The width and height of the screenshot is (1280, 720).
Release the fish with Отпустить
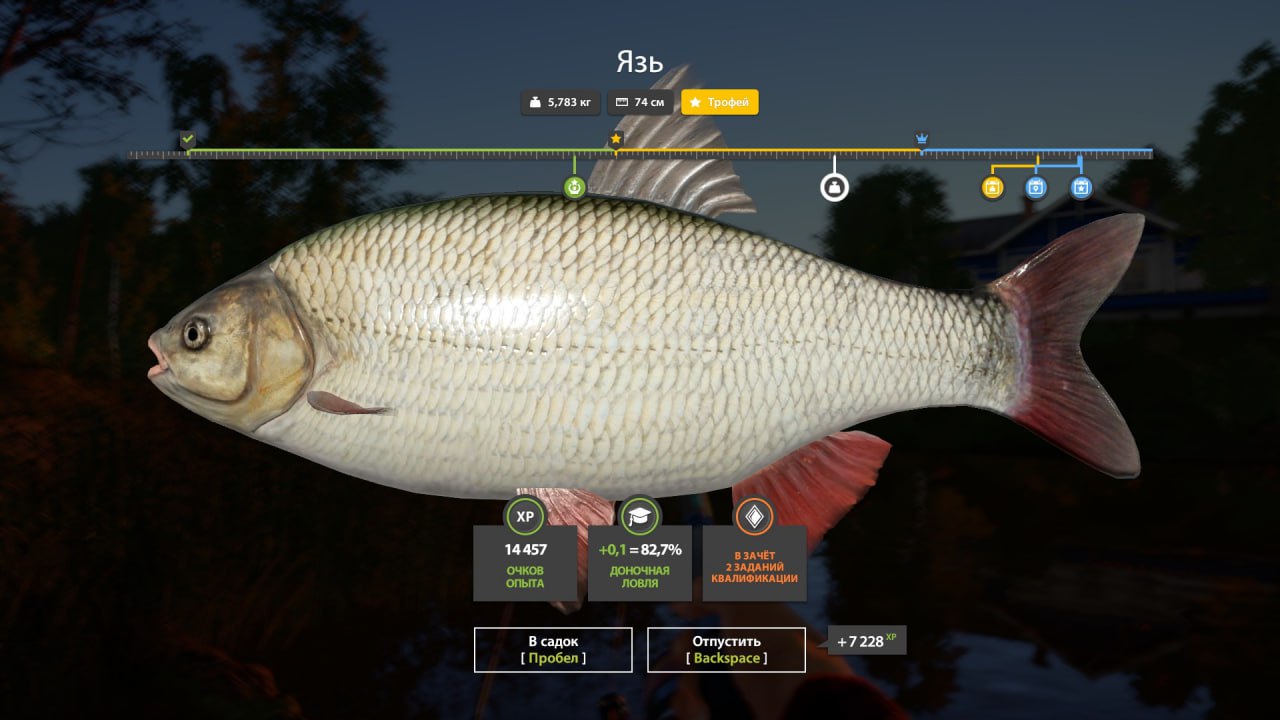pos(726,649)
